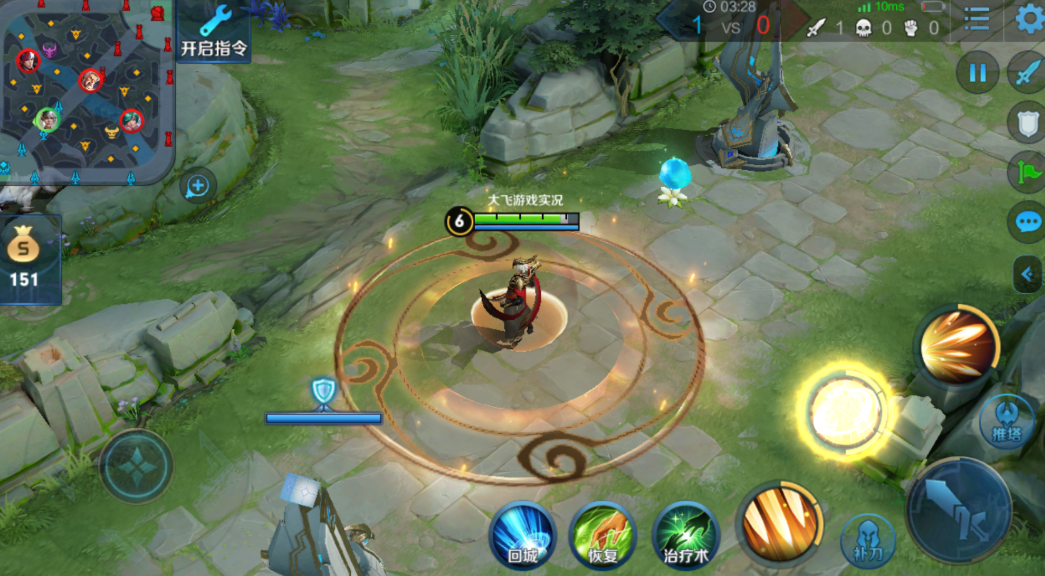This screenshot has width=1045, height=576.
Task: Pause the match with the pause button
Action: (x=977, y=72)
